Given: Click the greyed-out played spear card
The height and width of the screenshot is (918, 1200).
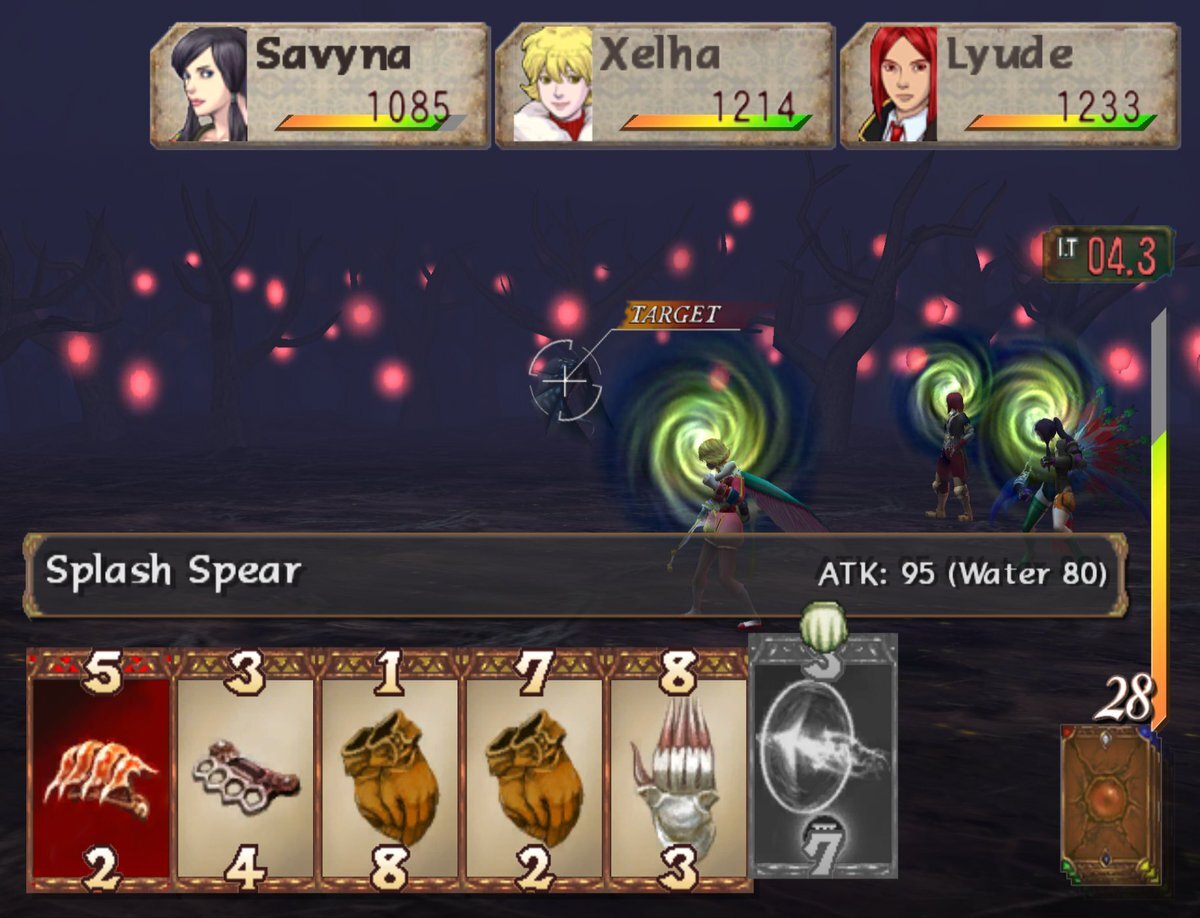Looking at the screenshot, I should [823, 756].
